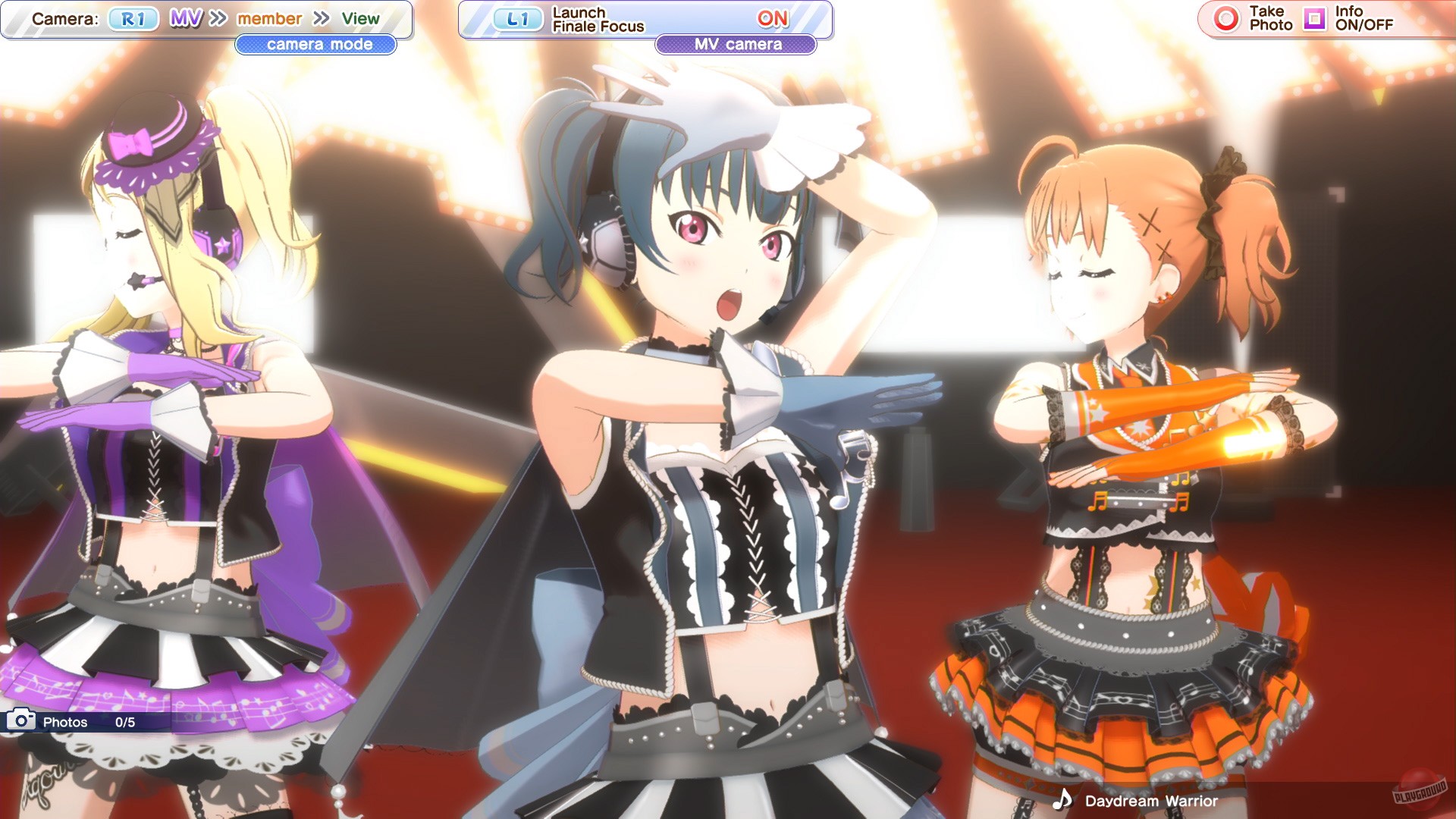Switch to the member camera option
This screenshot has height=819, width=1456.
pos(269,17)
